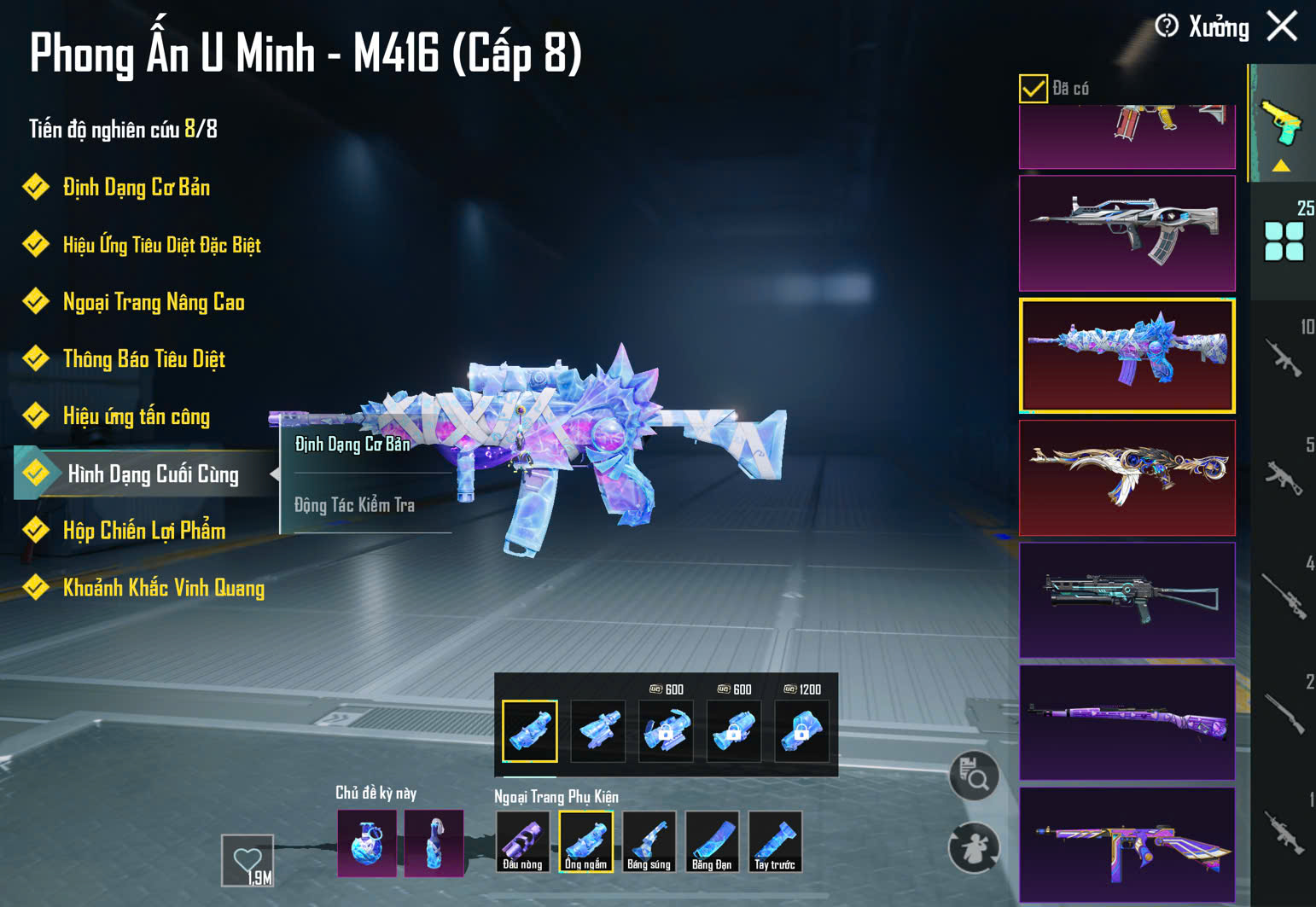Switch to Tay trước attachment skin
1316x907 pixels.
point(775,841)
